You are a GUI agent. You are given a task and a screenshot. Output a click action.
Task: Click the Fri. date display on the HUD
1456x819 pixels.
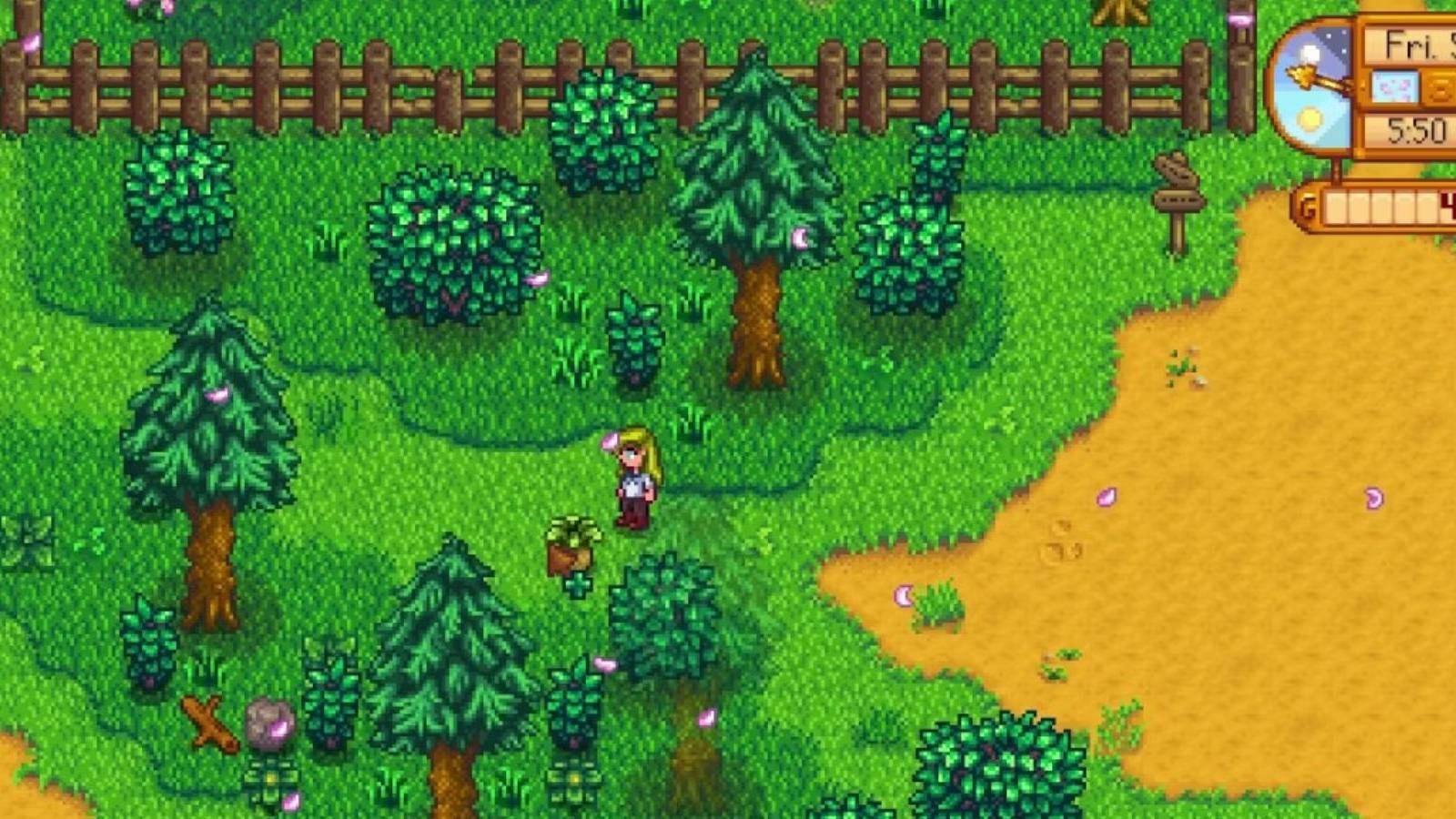[x=1406, y=44]
